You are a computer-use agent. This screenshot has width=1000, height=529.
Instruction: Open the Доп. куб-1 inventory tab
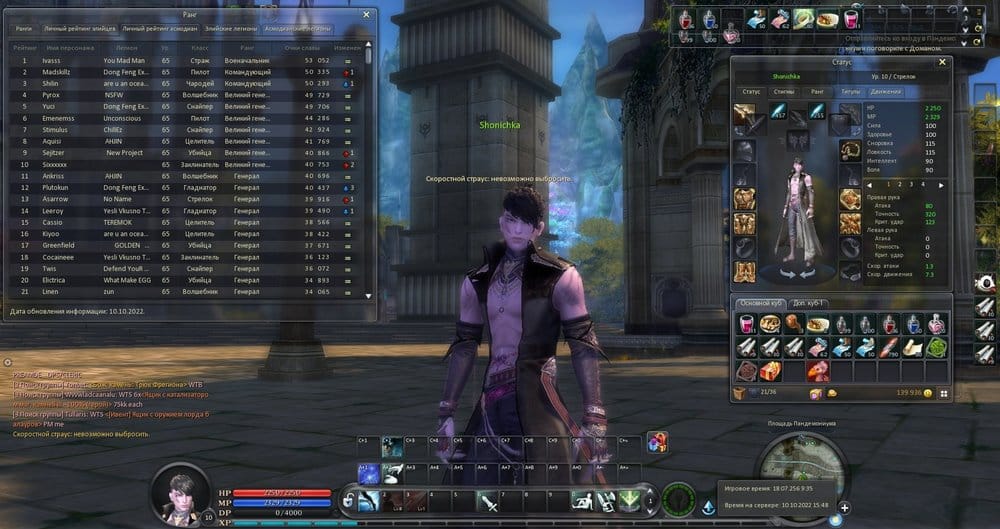pos(811,303)
